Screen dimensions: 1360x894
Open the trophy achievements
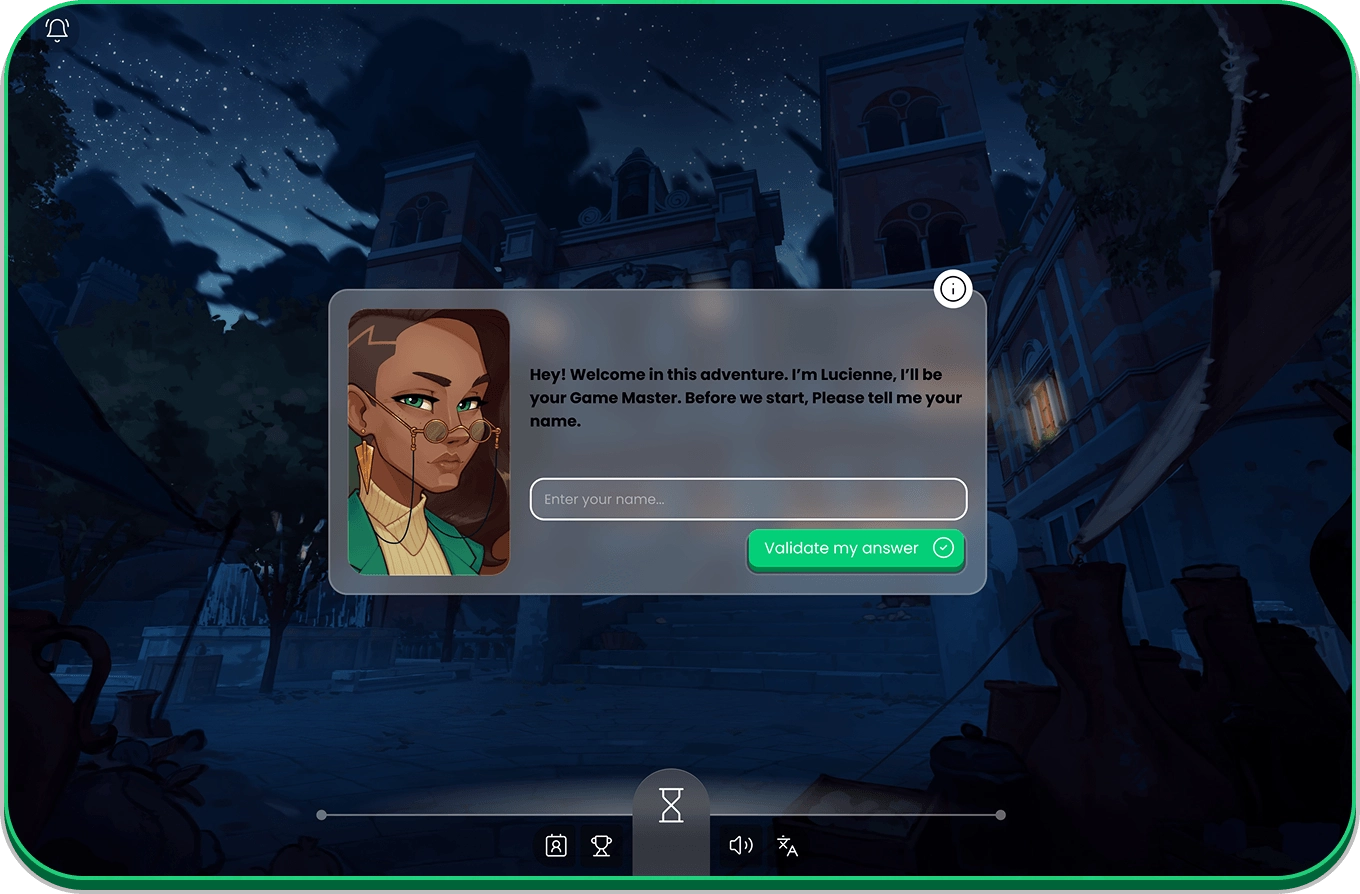point(601,846)
